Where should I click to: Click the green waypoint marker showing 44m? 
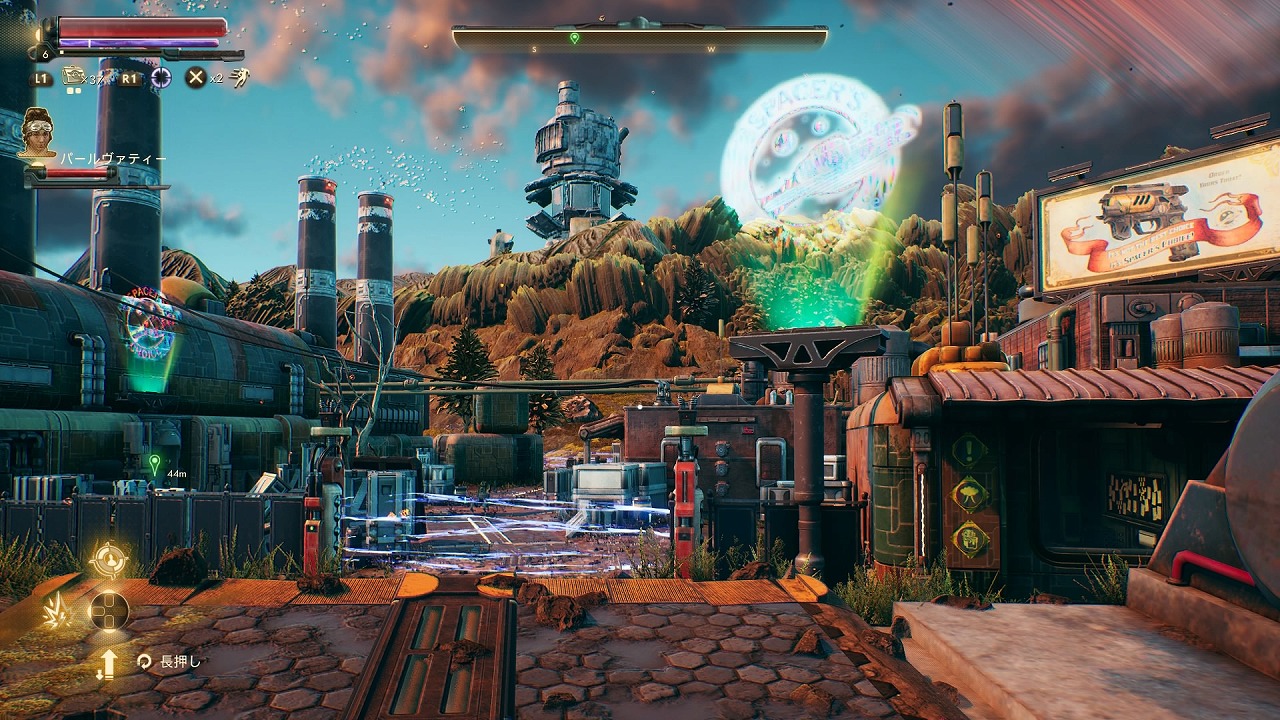tap(154, 463)
